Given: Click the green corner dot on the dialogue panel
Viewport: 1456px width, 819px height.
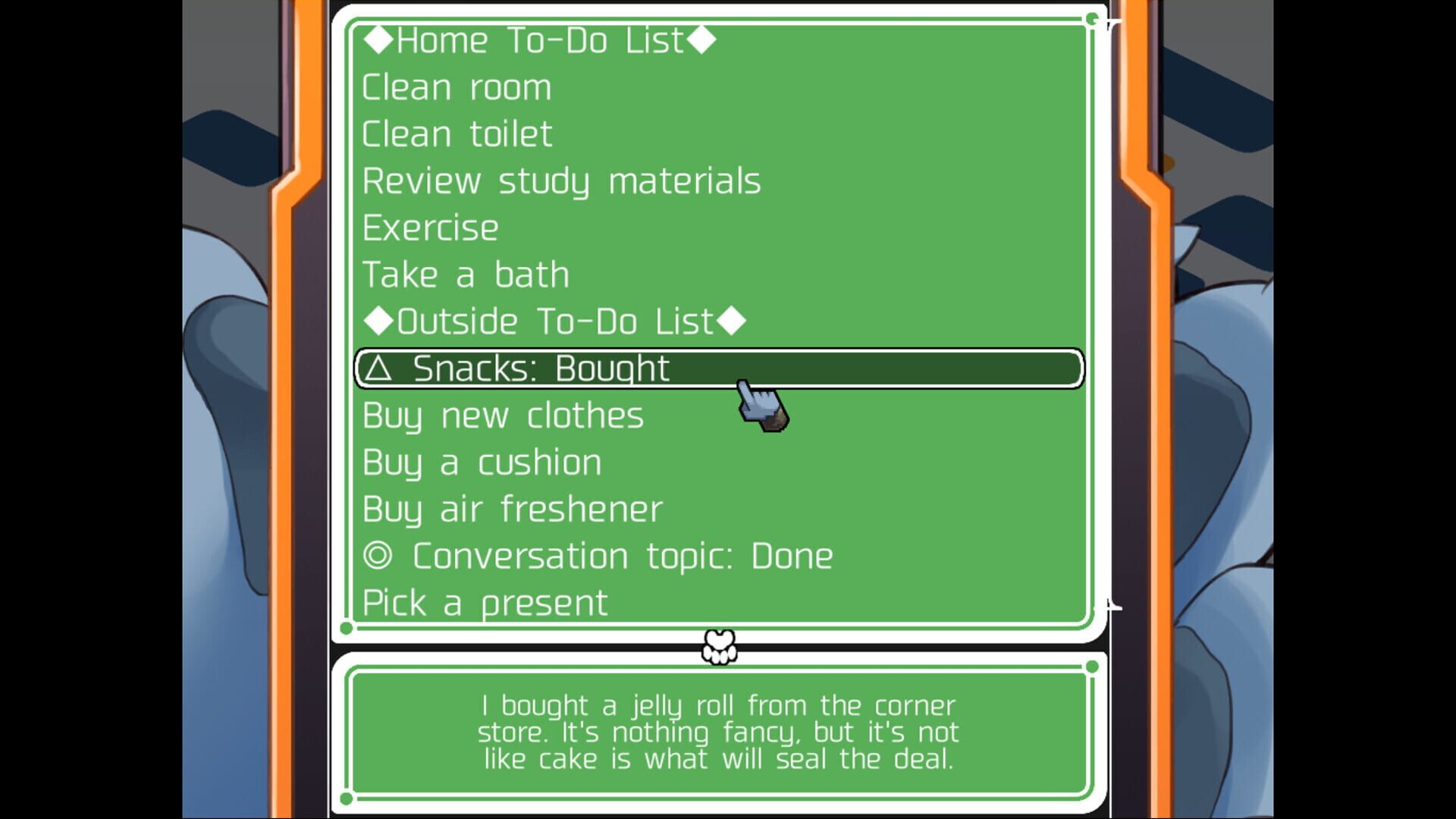Looking at the screenshot, I should 1092,666.
